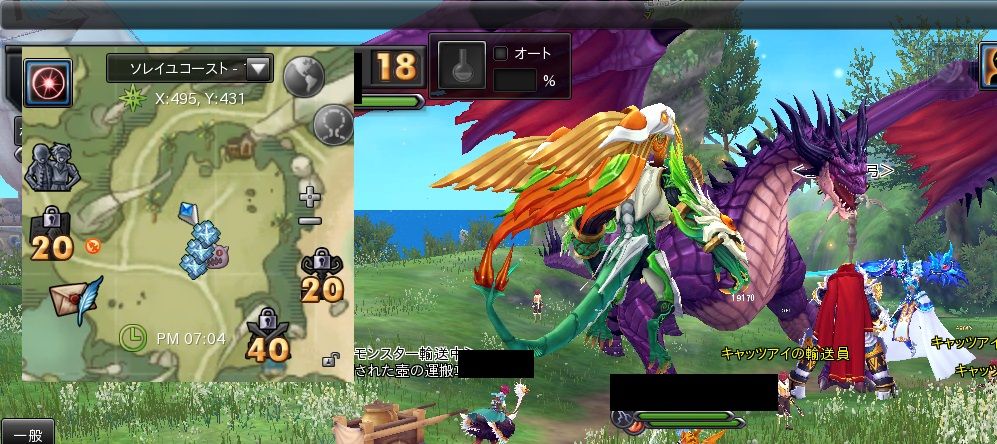Click the green compass star icon

131,98
